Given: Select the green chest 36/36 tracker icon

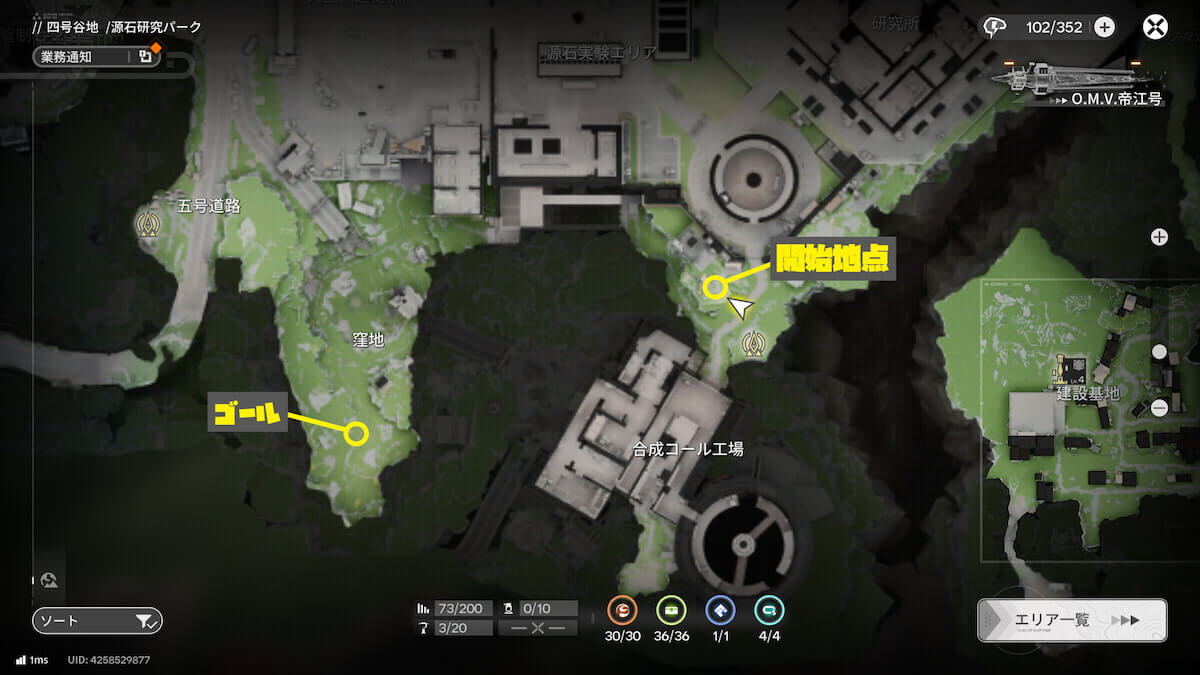Looking at the screenshot, I should (x=671, y=609).
